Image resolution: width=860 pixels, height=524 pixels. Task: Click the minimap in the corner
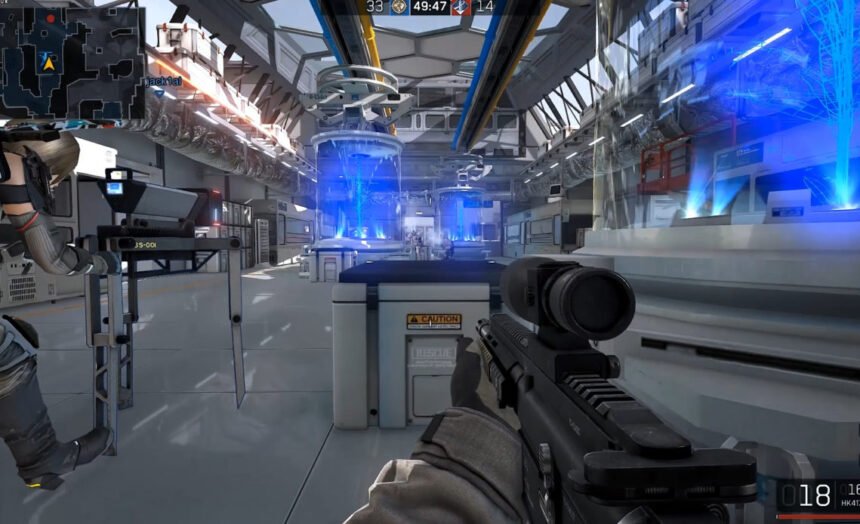[x=72, y=62]
